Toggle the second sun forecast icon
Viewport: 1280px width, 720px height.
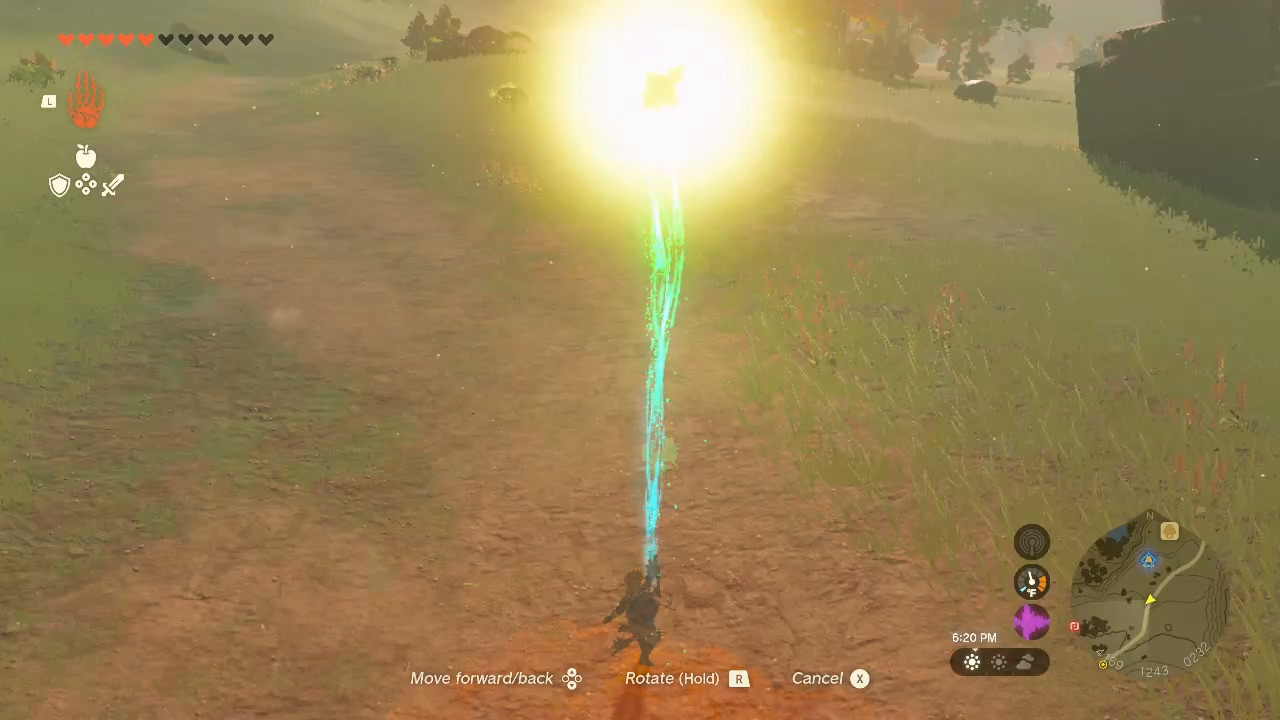[x=999, y=662]
